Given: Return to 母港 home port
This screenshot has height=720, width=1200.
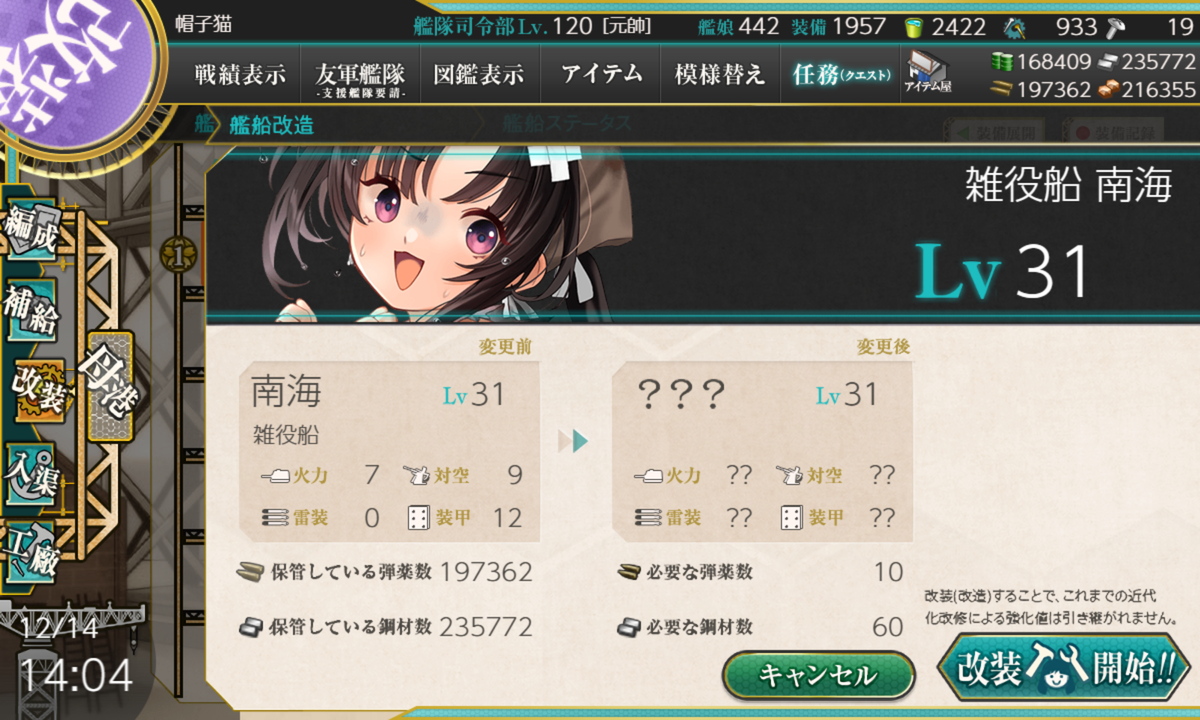Looking at the screenshot, I should pos(109,385).
